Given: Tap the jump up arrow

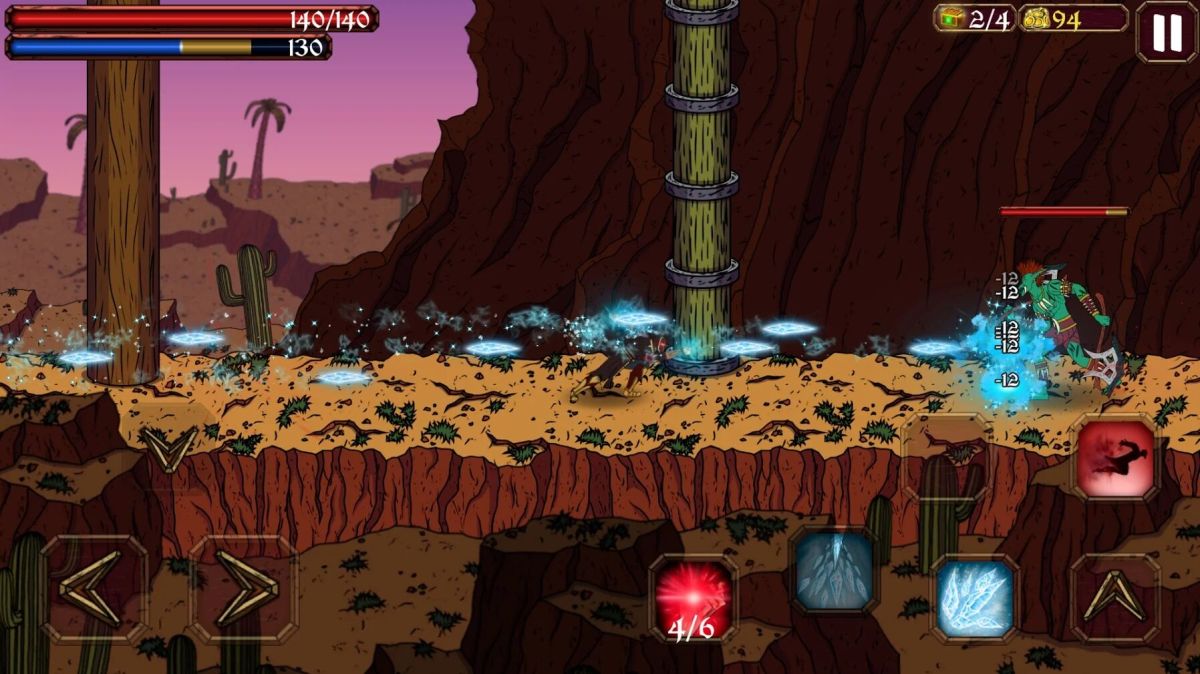Looking at the screenshot, I should coord(1115,598).
